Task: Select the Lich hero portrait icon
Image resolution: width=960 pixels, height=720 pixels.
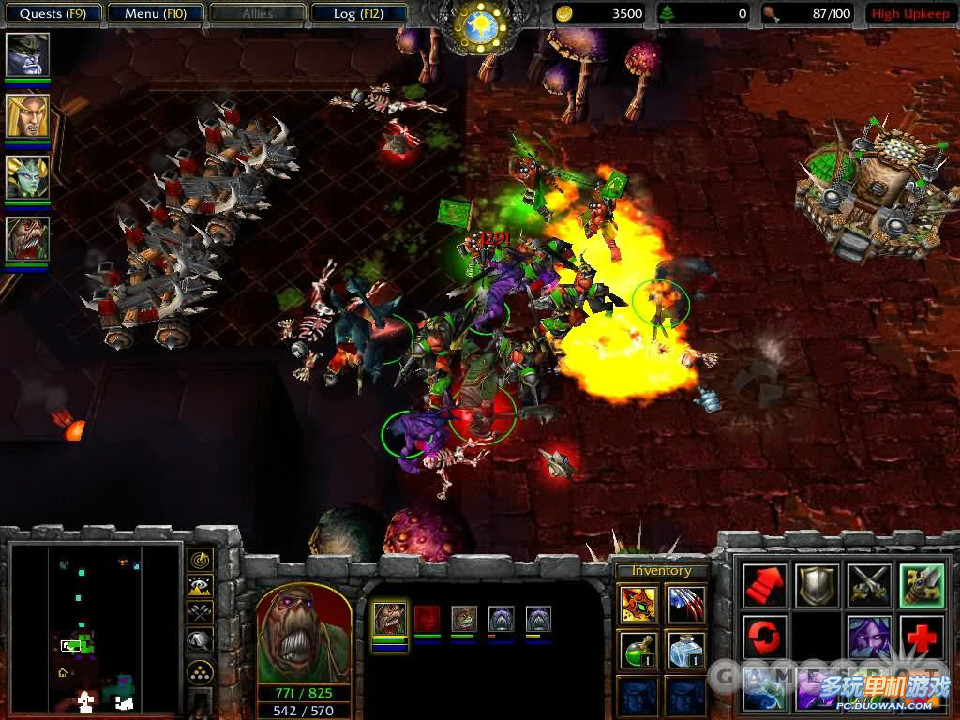Action: (27, 55)
